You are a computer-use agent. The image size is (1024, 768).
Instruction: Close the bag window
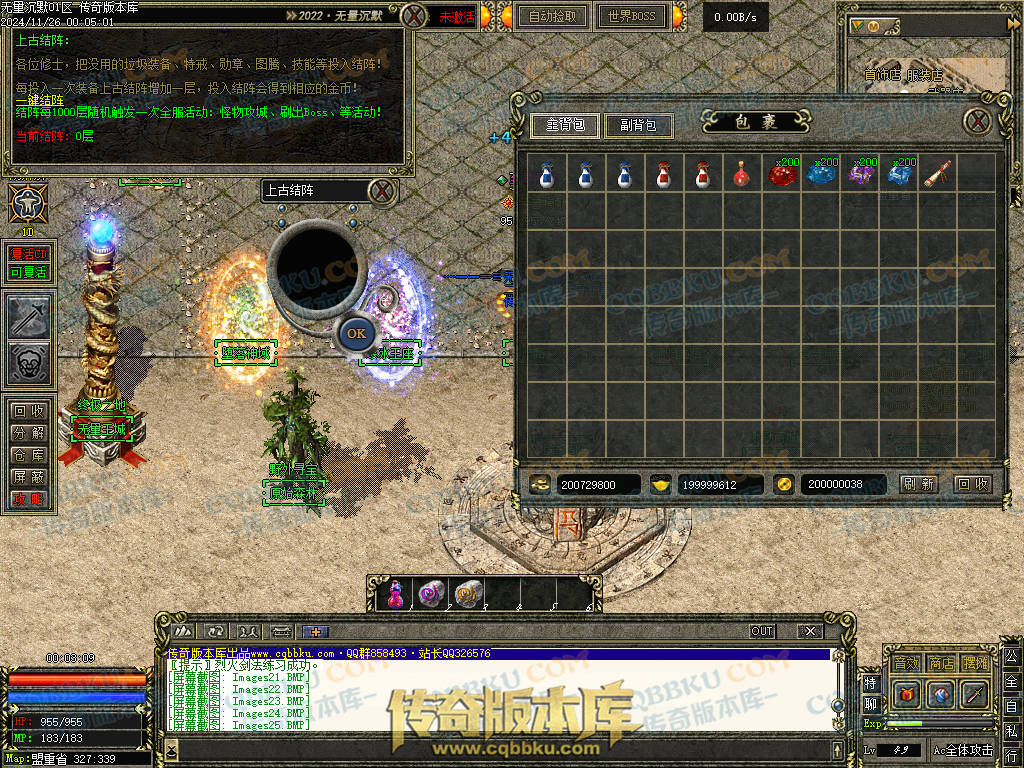coord(978,122)
